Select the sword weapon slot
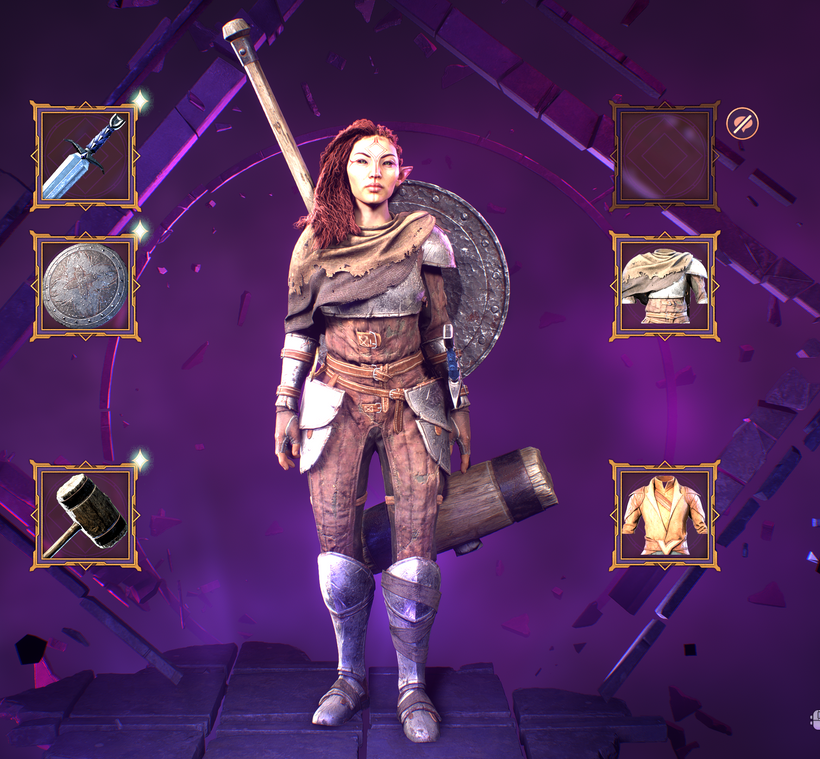 click(x=85, y=156)
